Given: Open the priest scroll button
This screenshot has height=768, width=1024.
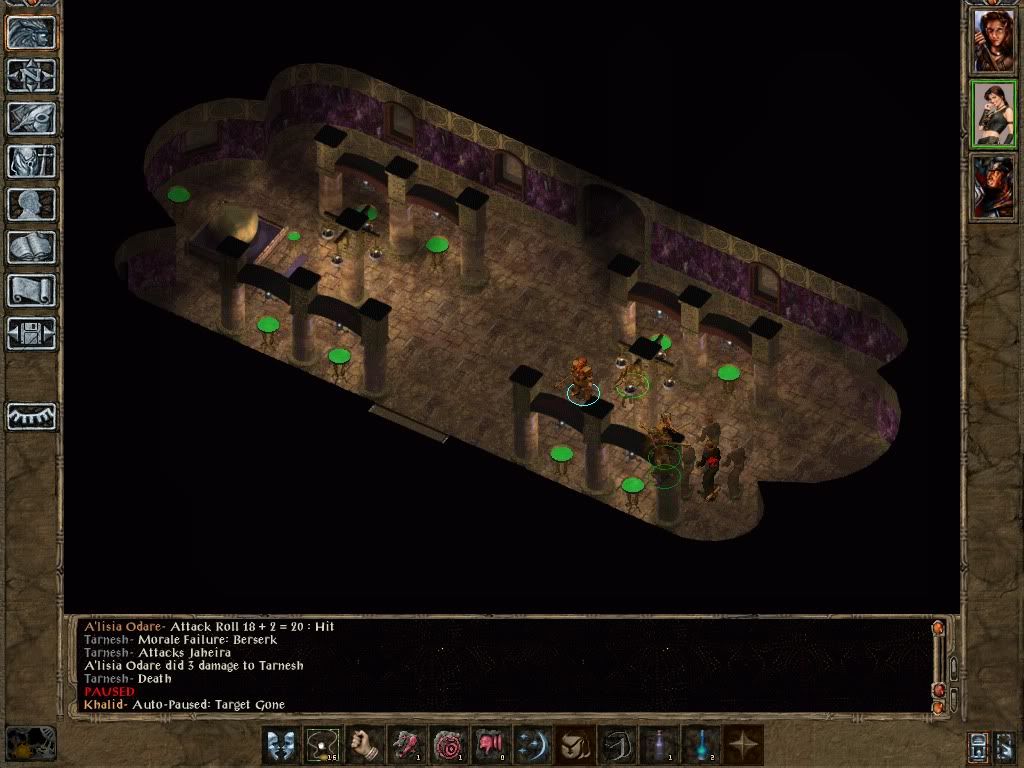Looking at the screenshot, I should pyautogui.click(x=31, y=290).
